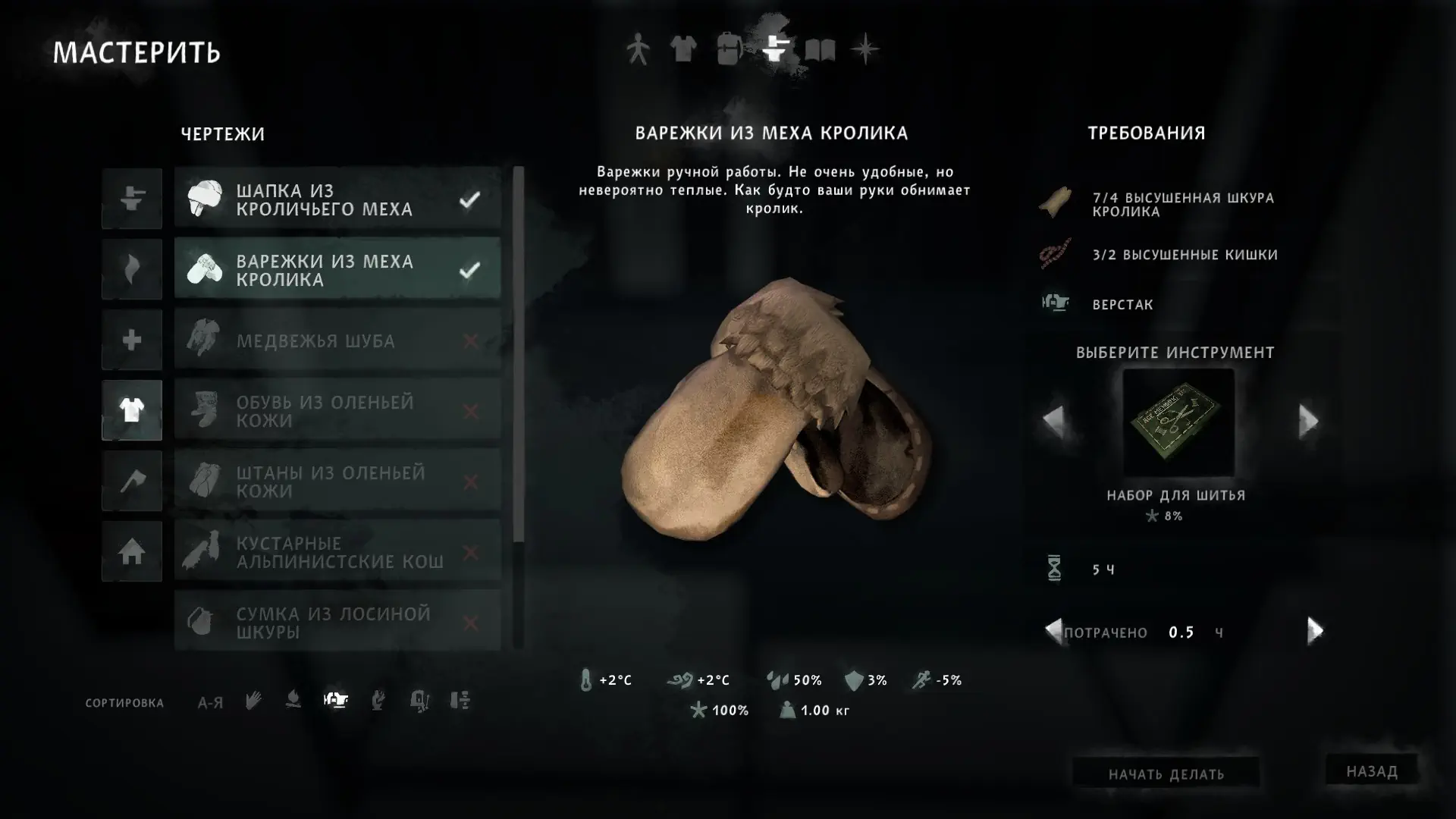Open the character status figure tab
1456x819 pixels.
[638, 50]
